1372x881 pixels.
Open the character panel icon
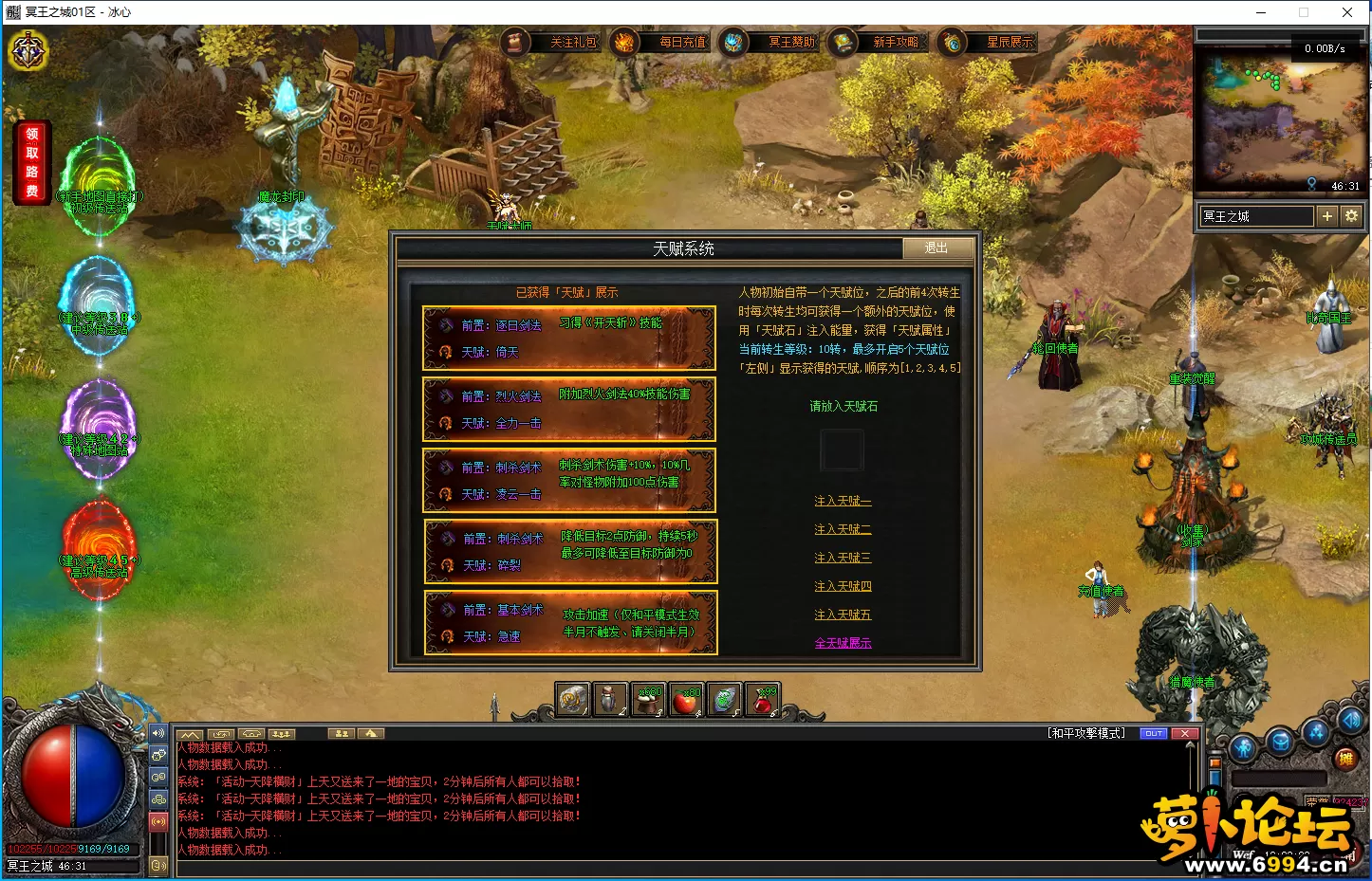[x=1243, y=748]
